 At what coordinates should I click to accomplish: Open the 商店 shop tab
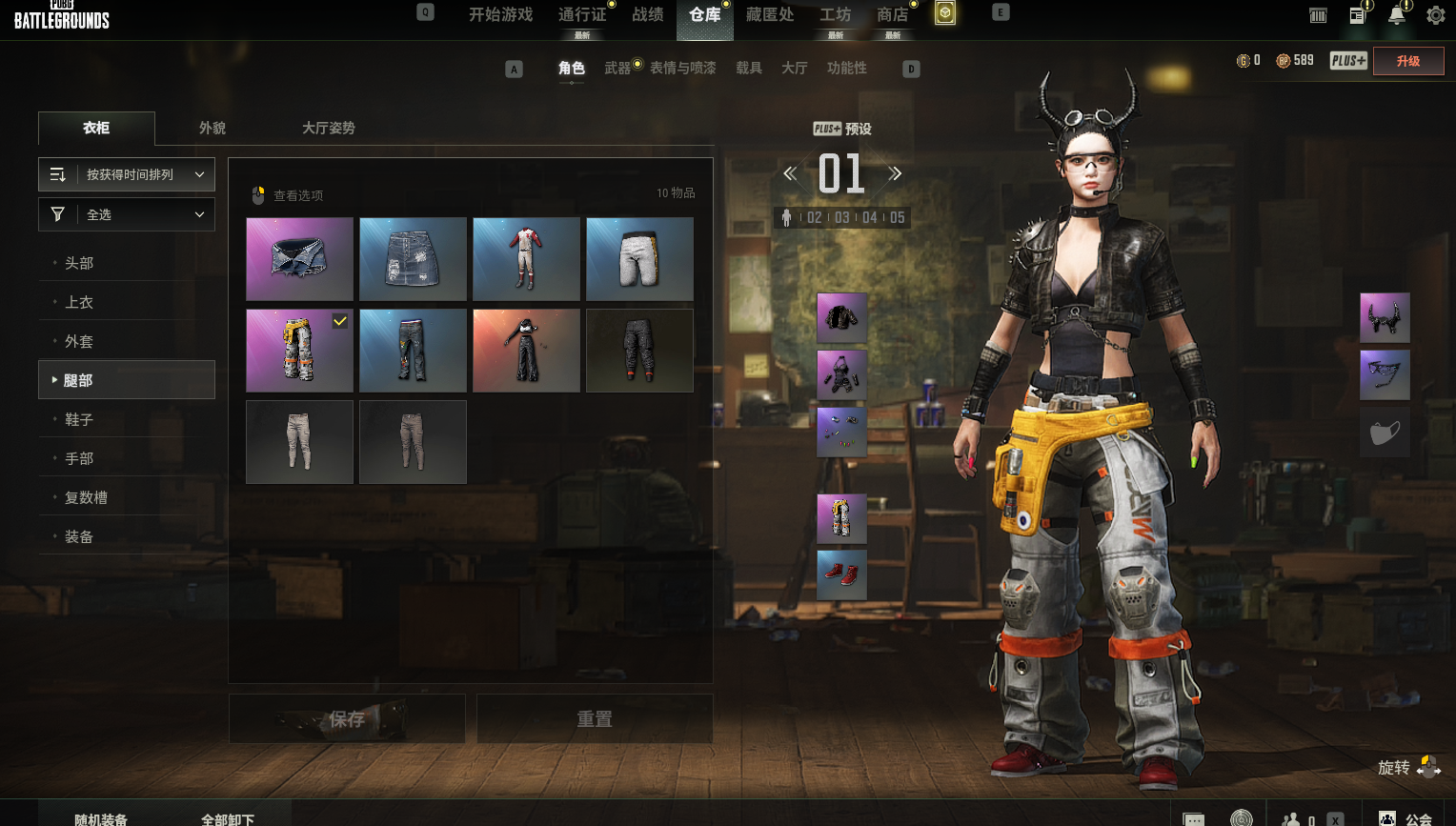point(892,15)
